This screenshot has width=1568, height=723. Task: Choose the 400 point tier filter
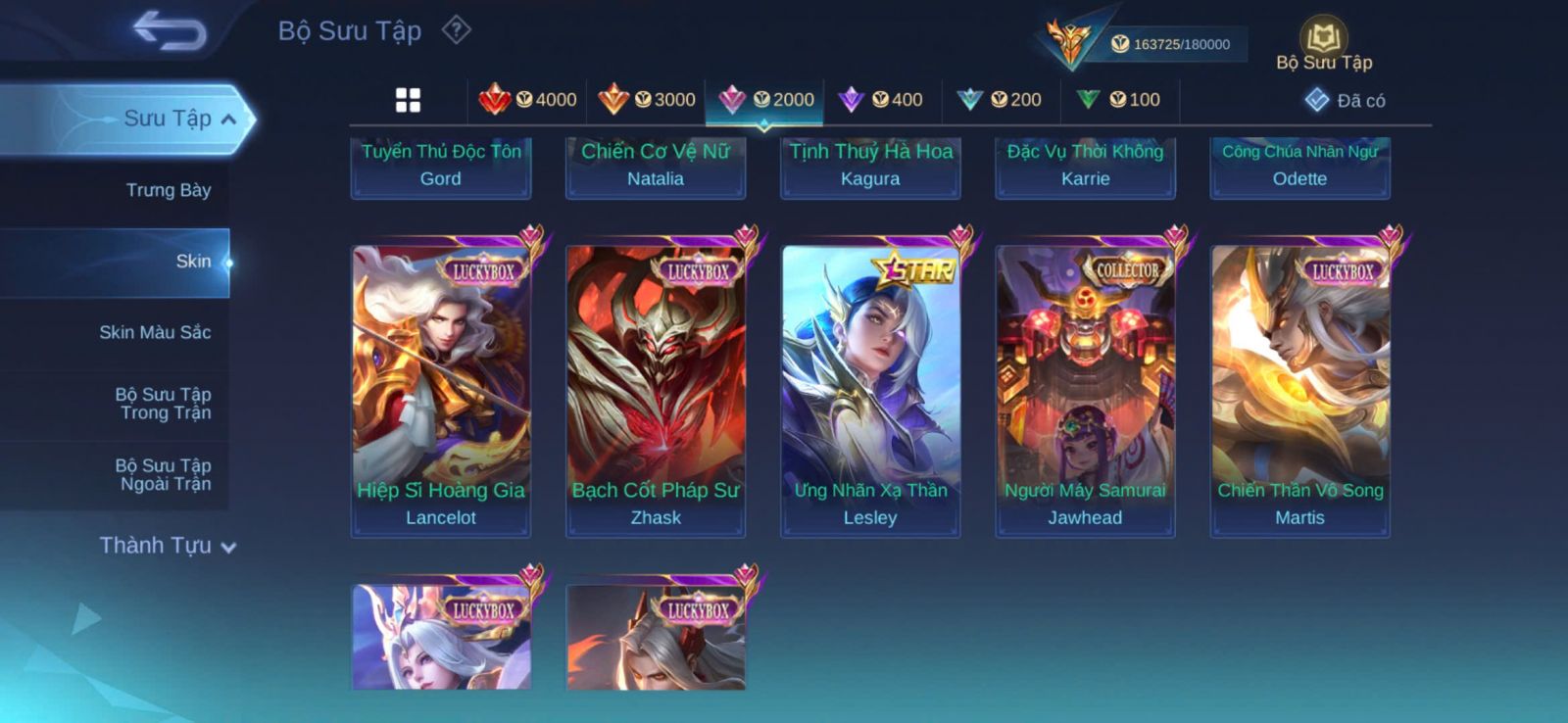point(881,100)
